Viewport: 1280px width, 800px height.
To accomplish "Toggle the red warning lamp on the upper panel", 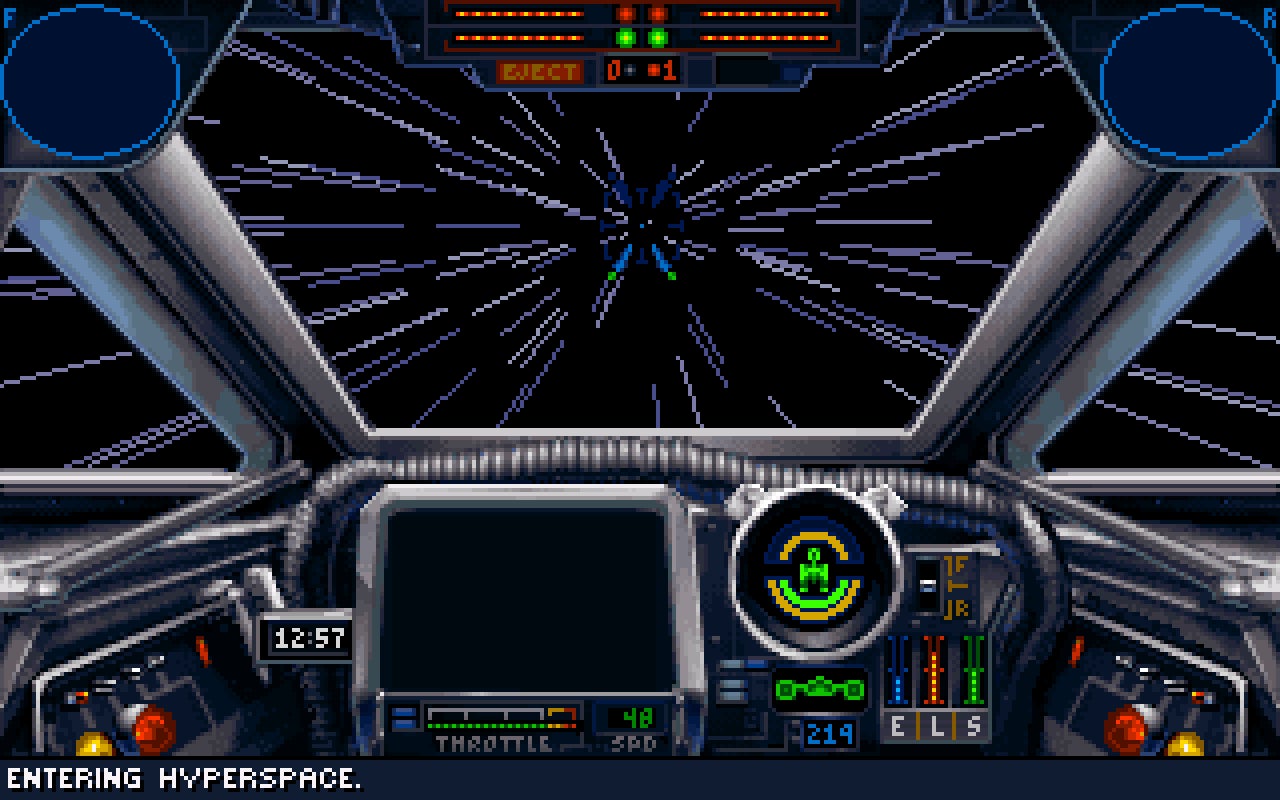I will pyautogui.click(x=625, y=14).
